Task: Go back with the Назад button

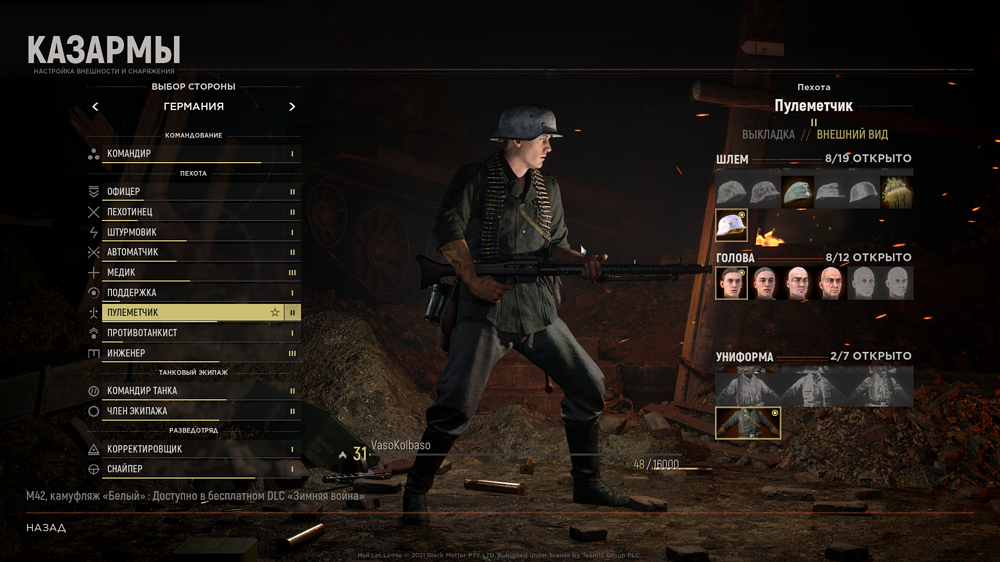Action: pyautogui.click(x=46, y=527)
